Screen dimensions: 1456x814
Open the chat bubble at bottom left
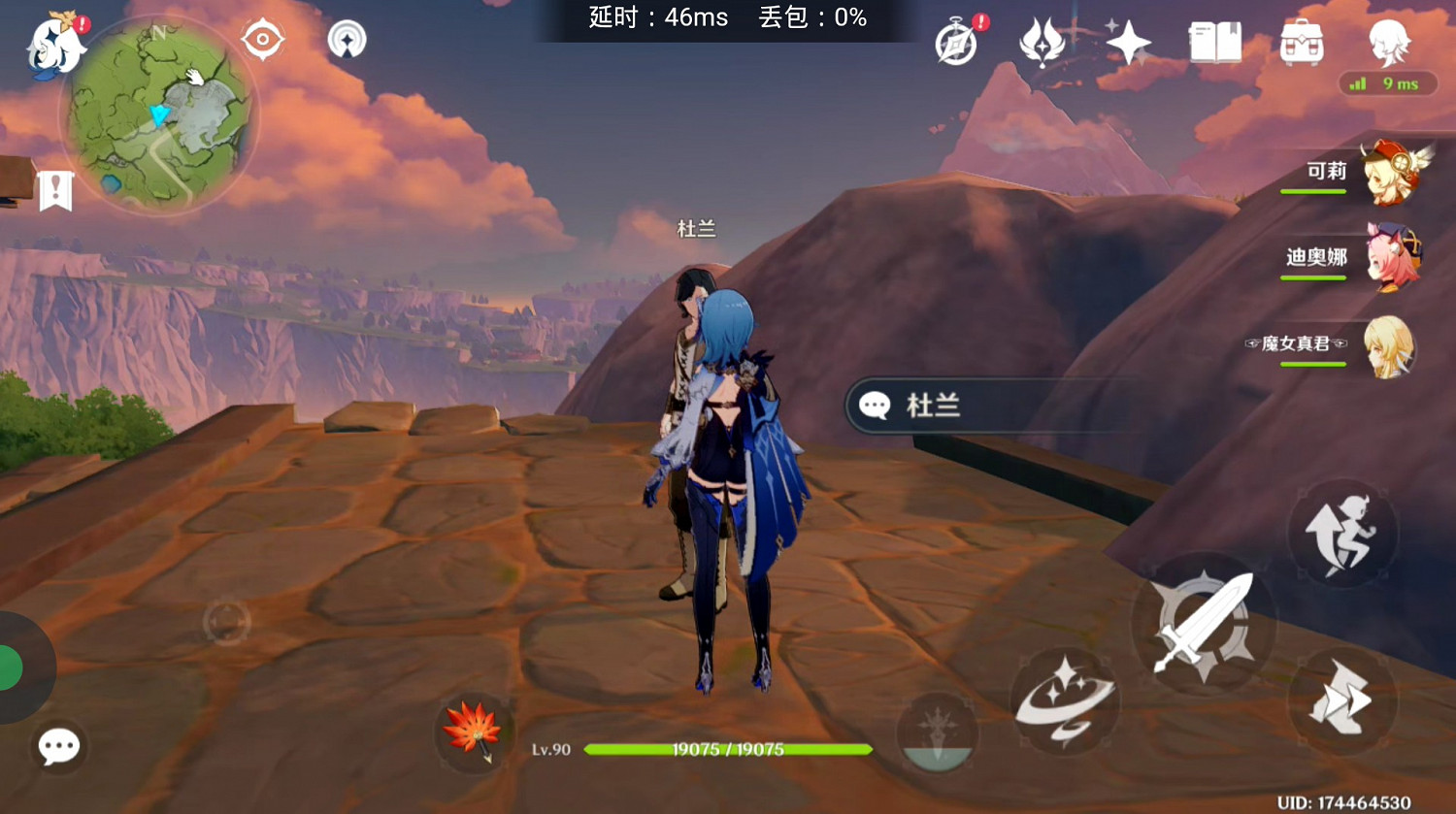coord(58,745)
